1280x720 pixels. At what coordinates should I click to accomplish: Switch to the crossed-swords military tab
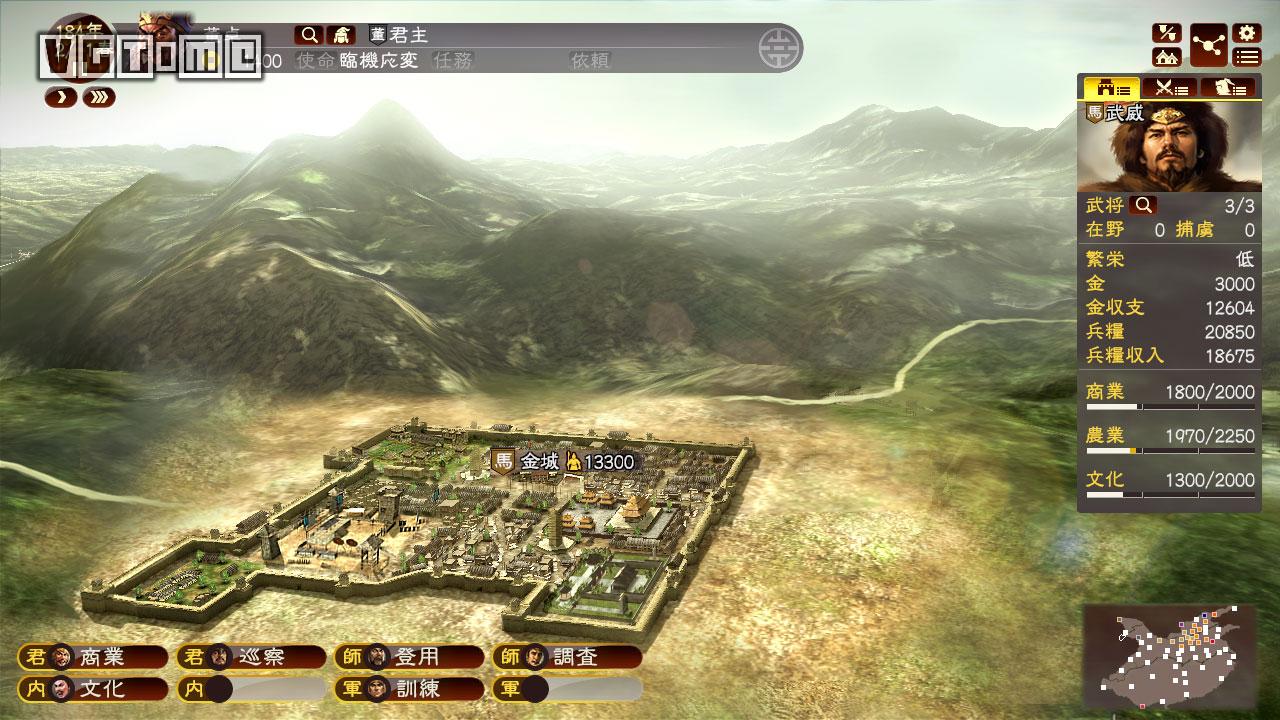(1172, 88)
